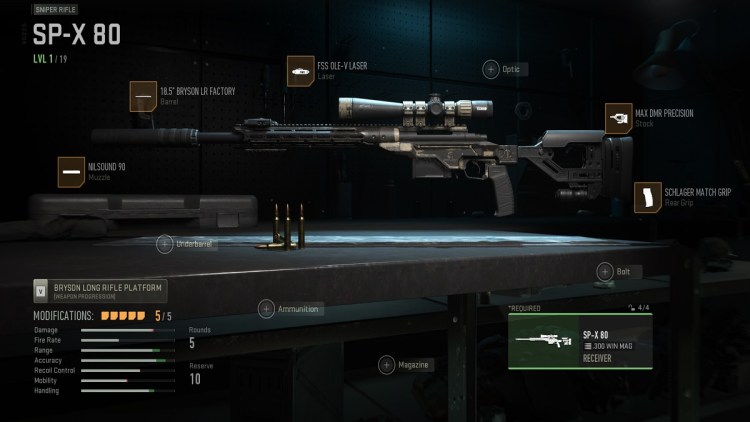Open the empty Ammunition slot
The width and height of the screenshot is (750, 422).
click(267, 309)
